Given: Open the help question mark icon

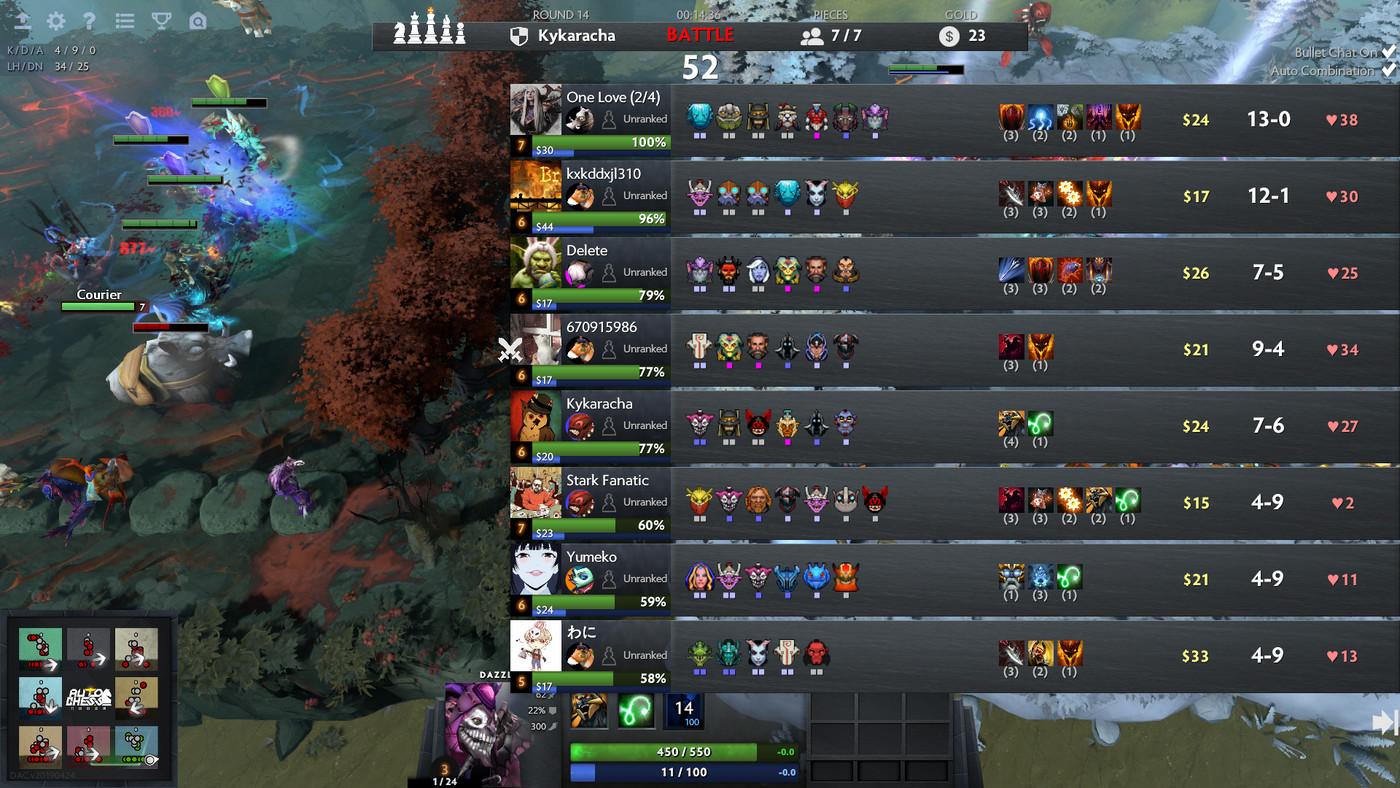Looking at the screenshot, I should coord(88,19).
